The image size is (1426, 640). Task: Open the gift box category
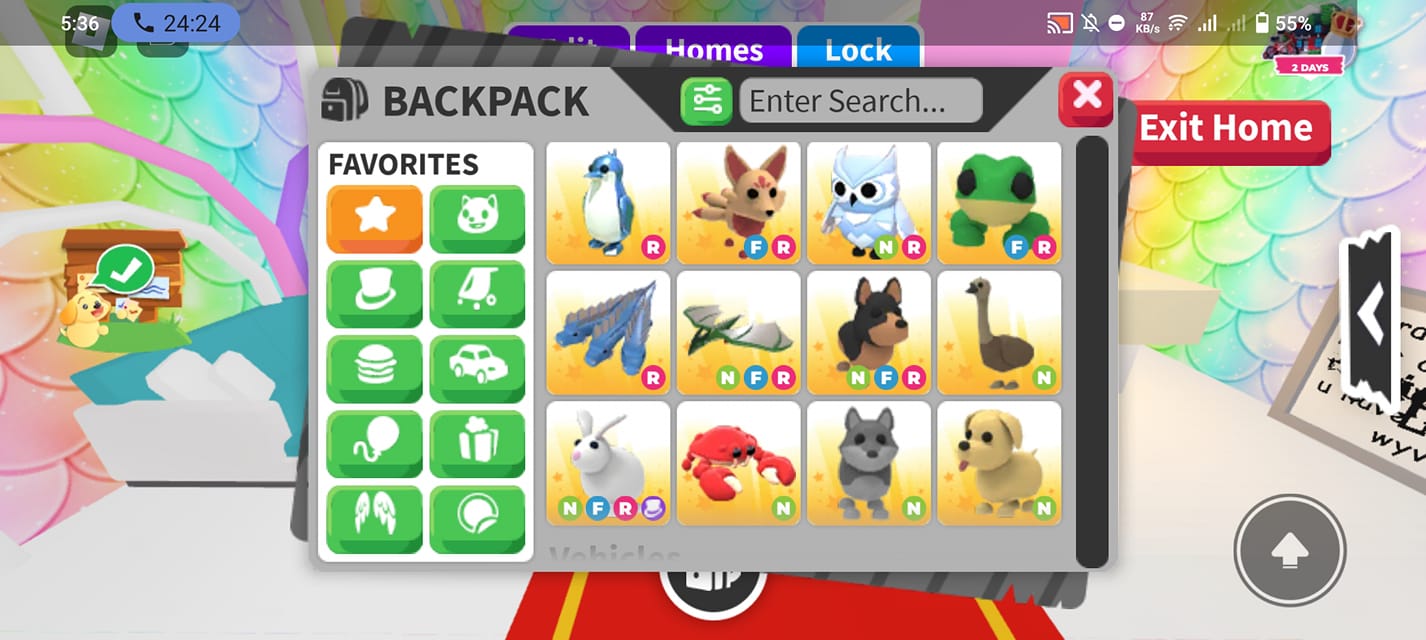coord(477,443)
